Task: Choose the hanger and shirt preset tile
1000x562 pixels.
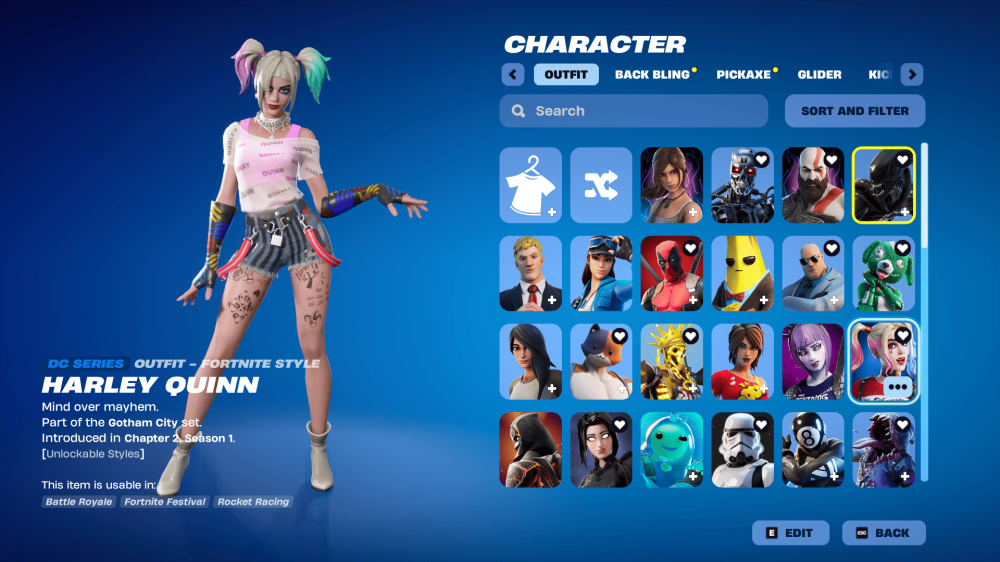Action: click(531, 185)
